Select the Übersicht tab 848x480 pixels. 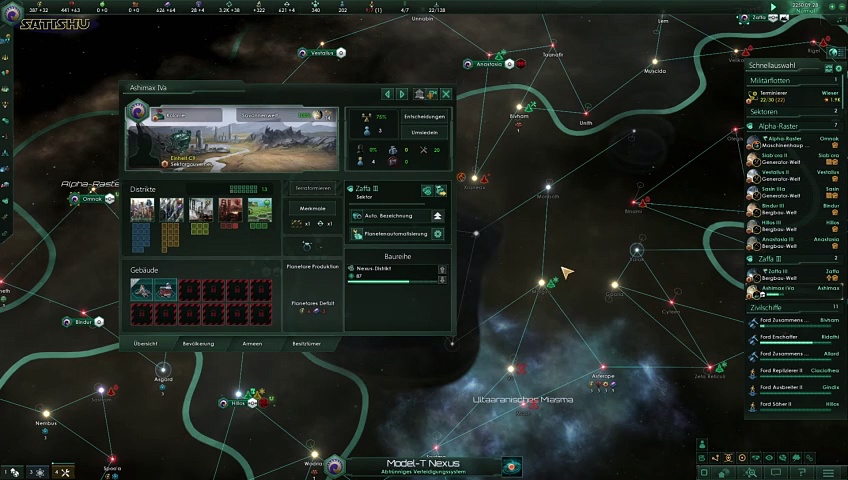[146, 343]
